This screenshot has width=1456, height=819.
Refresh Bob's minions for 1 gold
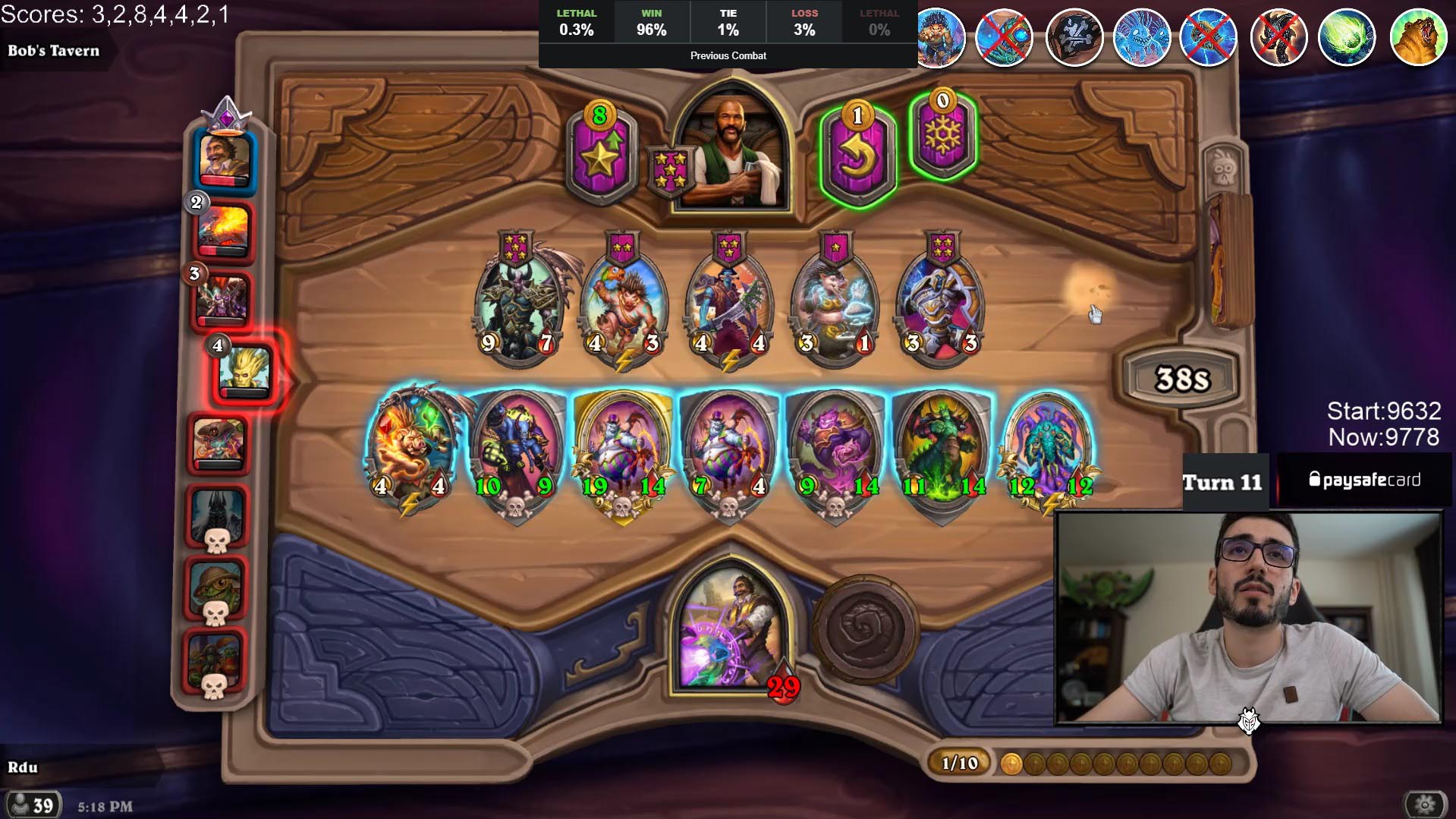pos(857,155)
